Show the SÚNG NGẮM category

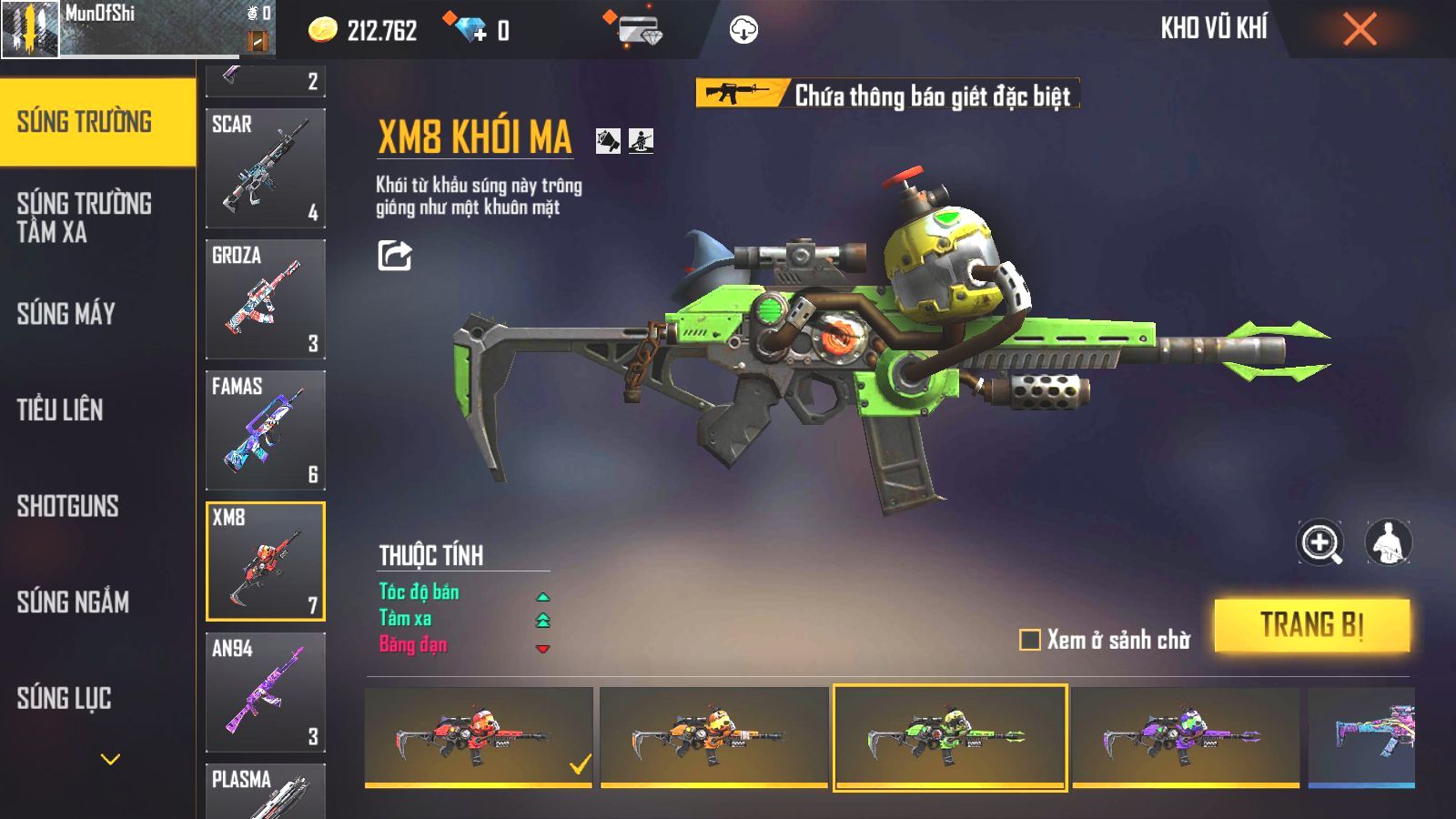[x=73, y=602]
